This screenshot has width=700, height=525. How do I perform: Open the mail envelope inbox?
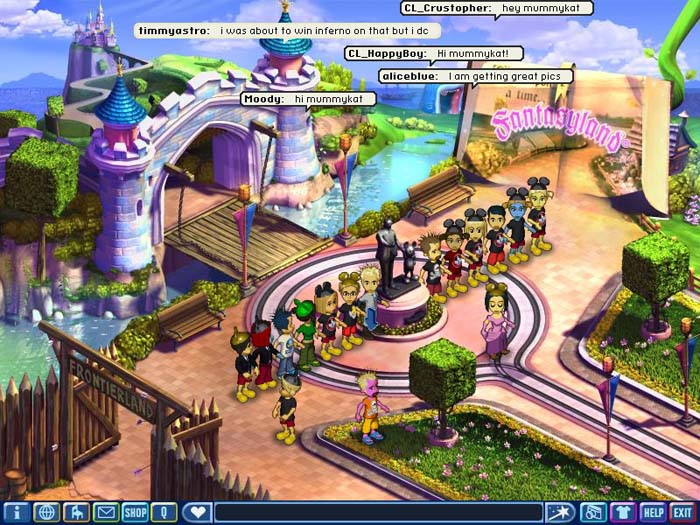(105, 513)
